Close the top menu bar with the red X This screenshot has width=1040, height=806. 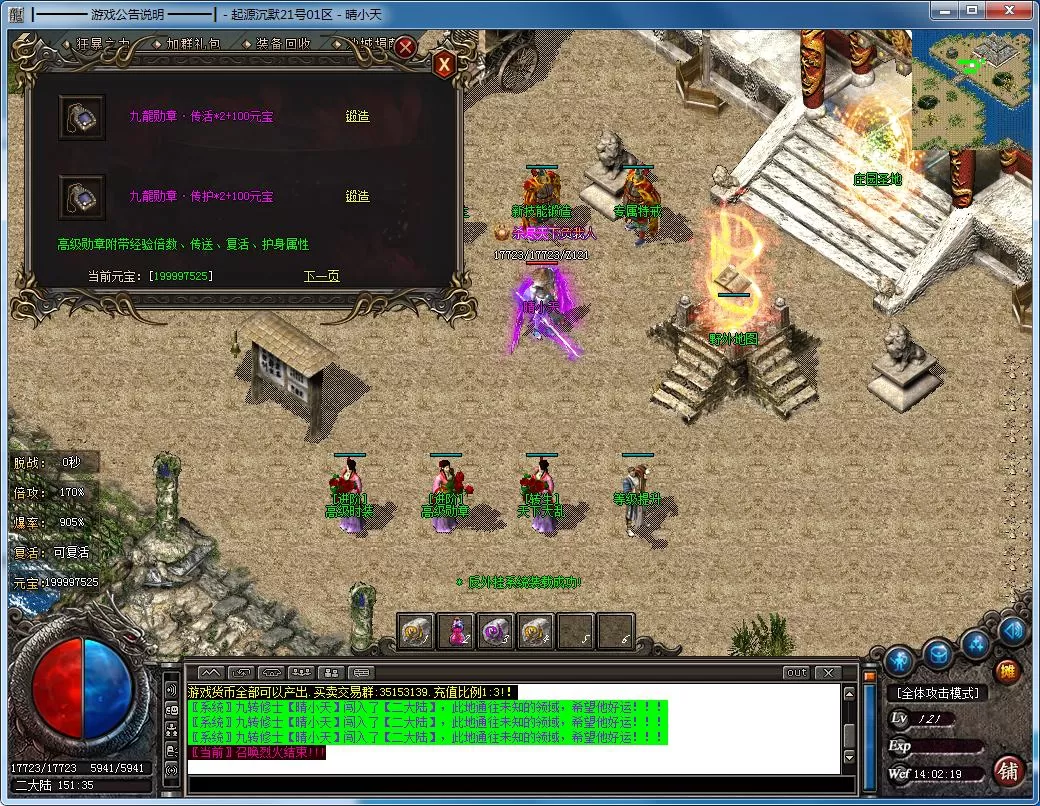[405, 46]
